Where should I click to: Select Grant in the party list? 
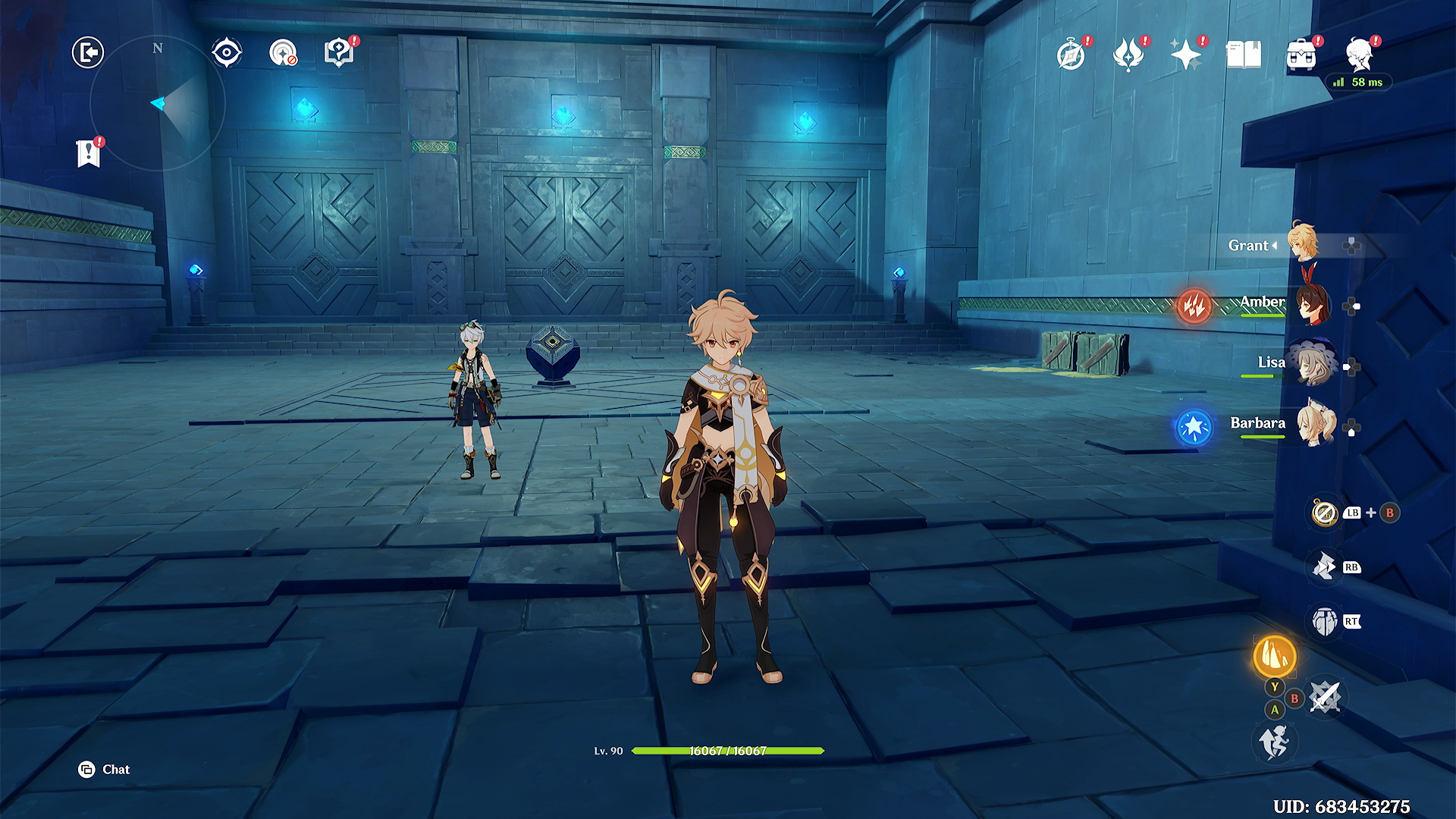pyautogui.click(x=1302, y=244)
